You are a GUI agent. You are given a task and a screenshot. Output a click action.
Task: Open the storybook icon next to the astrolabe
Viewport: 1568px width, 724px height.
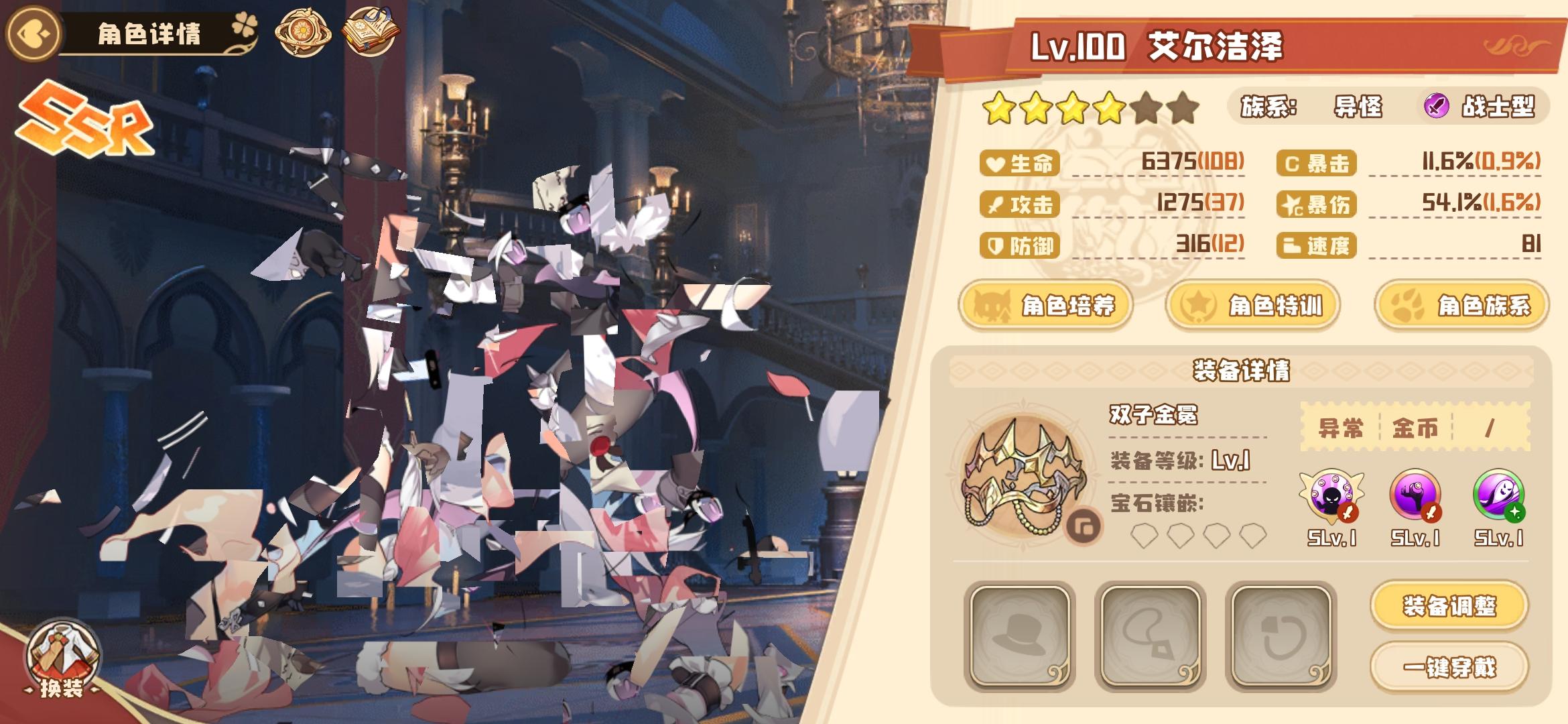point(371,30)
